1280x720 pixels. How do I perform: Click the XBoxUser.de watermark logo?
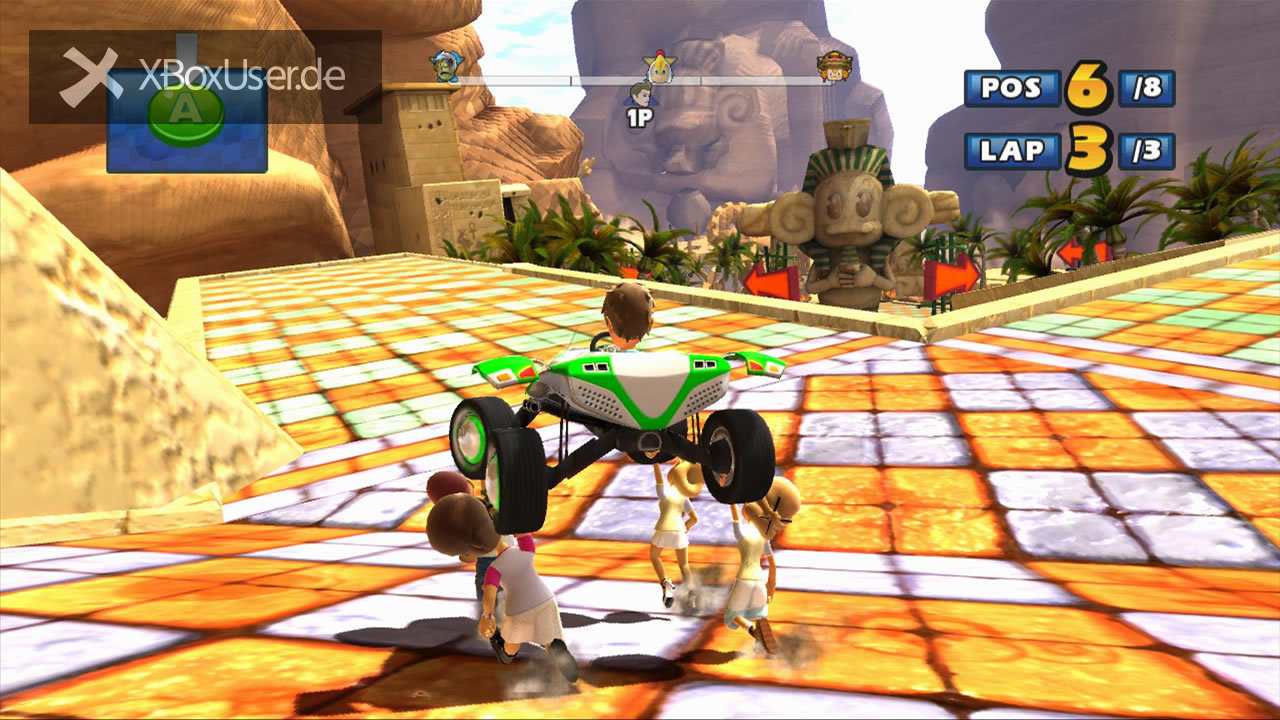point(204,77)
